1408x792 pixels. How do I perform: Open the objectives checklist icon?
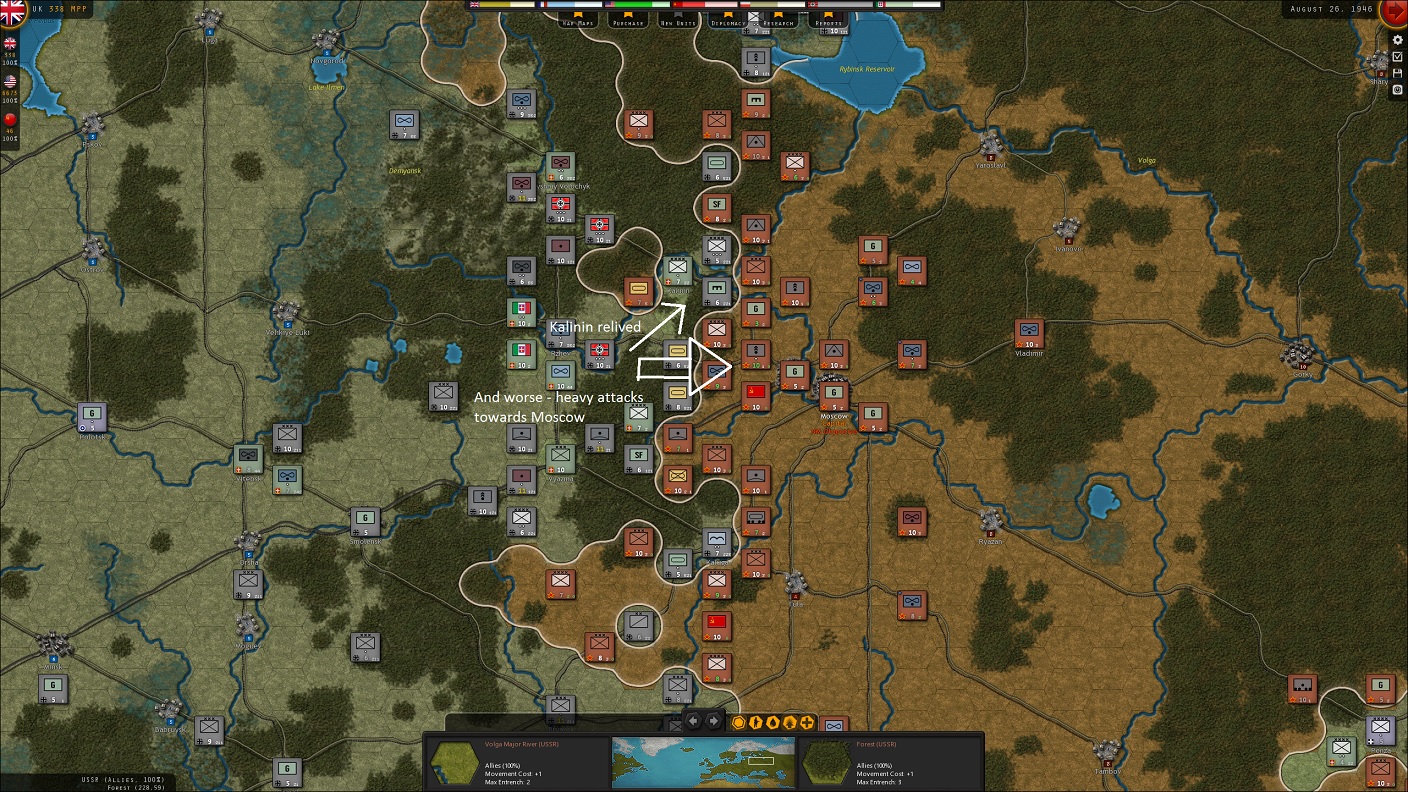1398,57
